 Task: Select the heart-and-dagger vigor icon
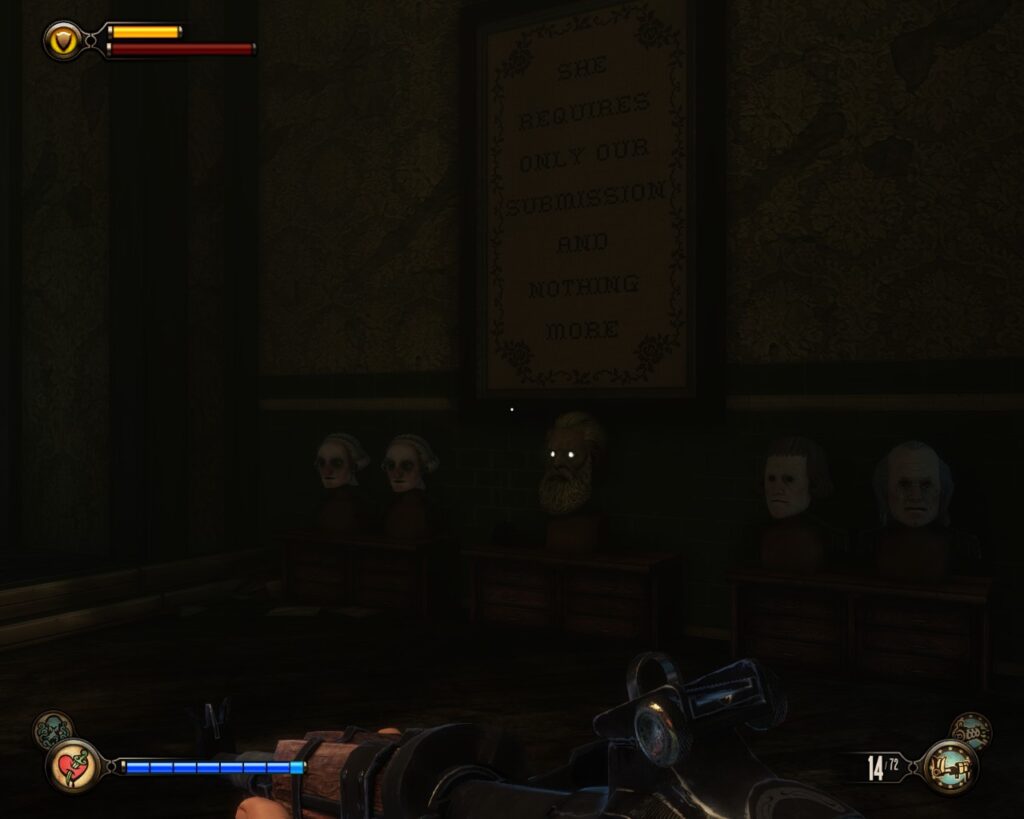(x=73, y=765)
